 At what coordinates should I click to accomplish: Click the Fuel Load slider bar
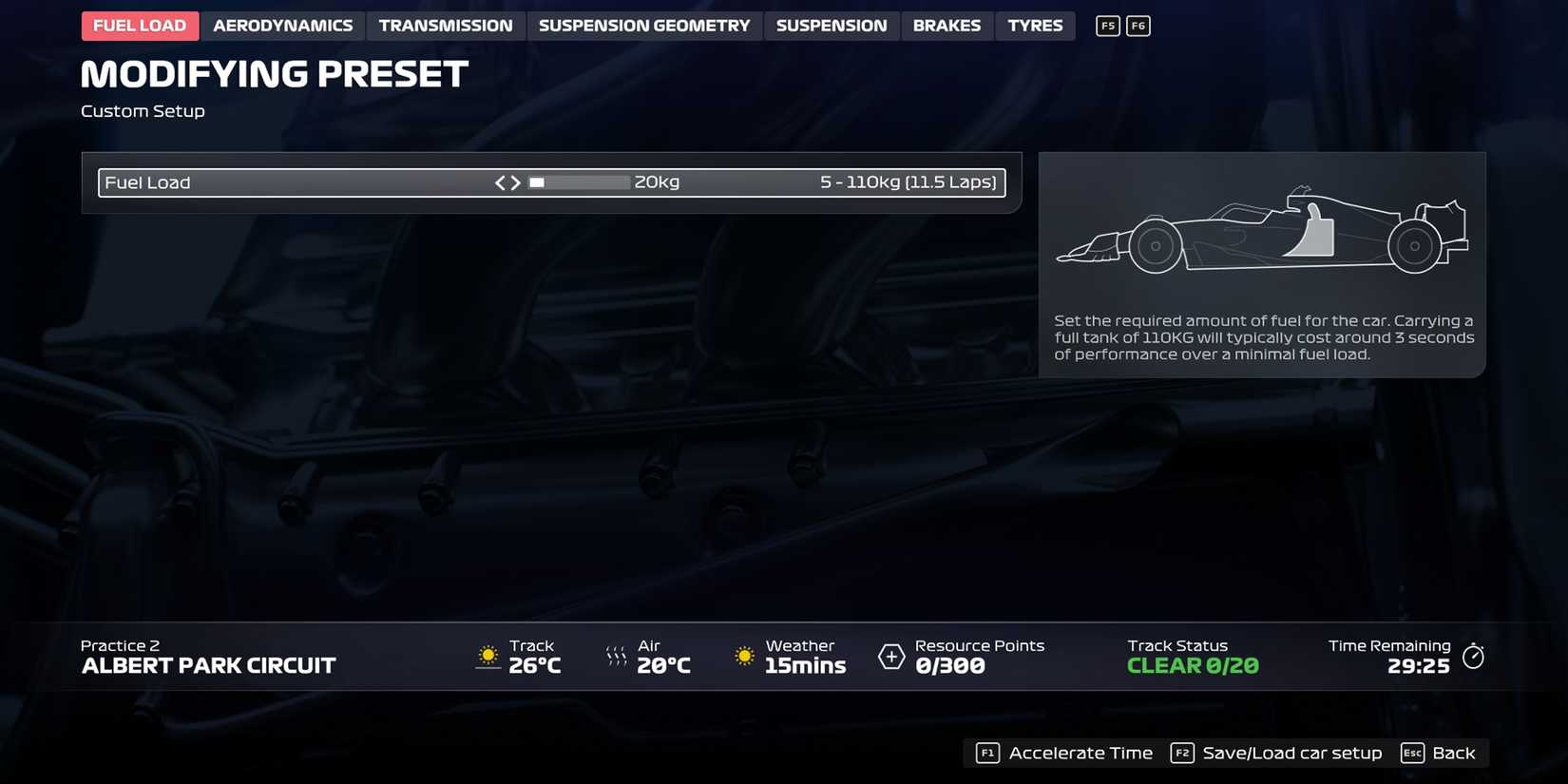pyautogui.click(x=579, y=182)
